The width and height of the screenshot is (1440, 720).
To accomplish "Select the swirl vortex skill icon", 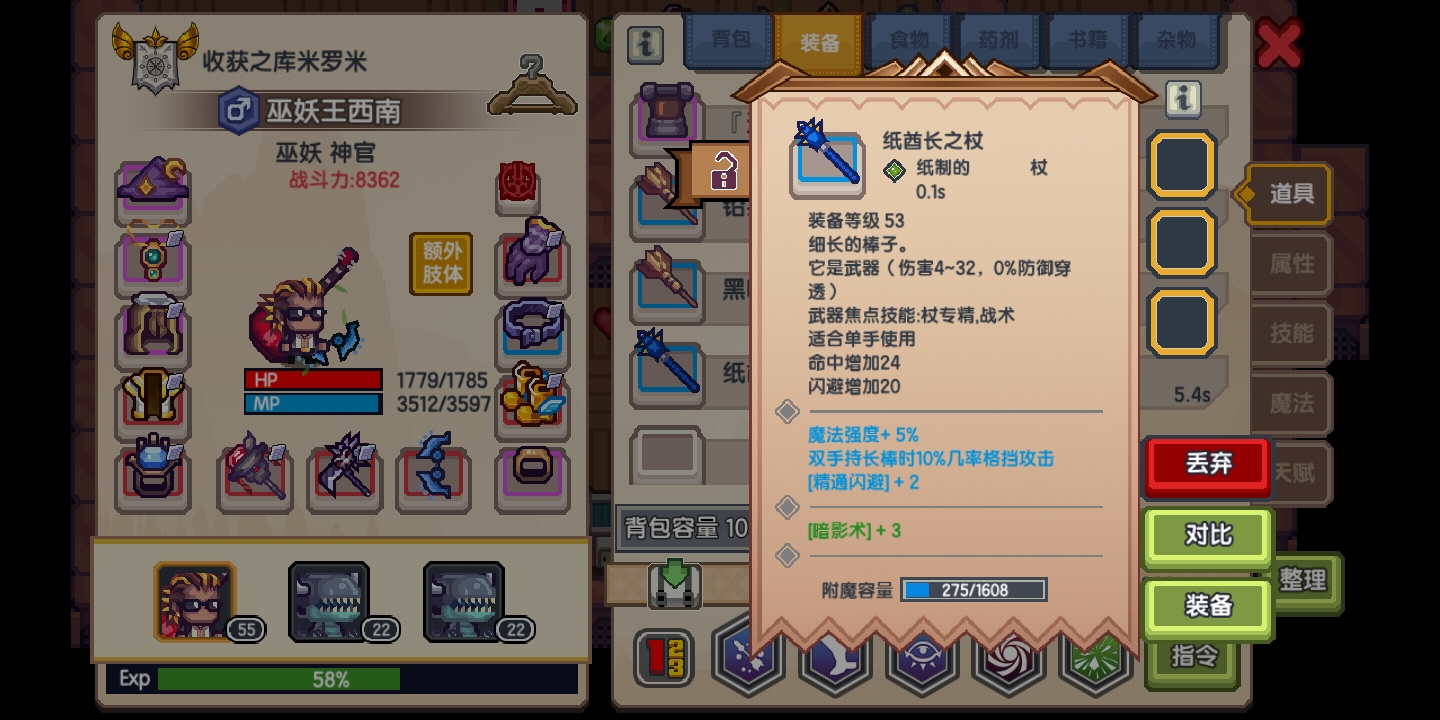I will click(1009, 658).
